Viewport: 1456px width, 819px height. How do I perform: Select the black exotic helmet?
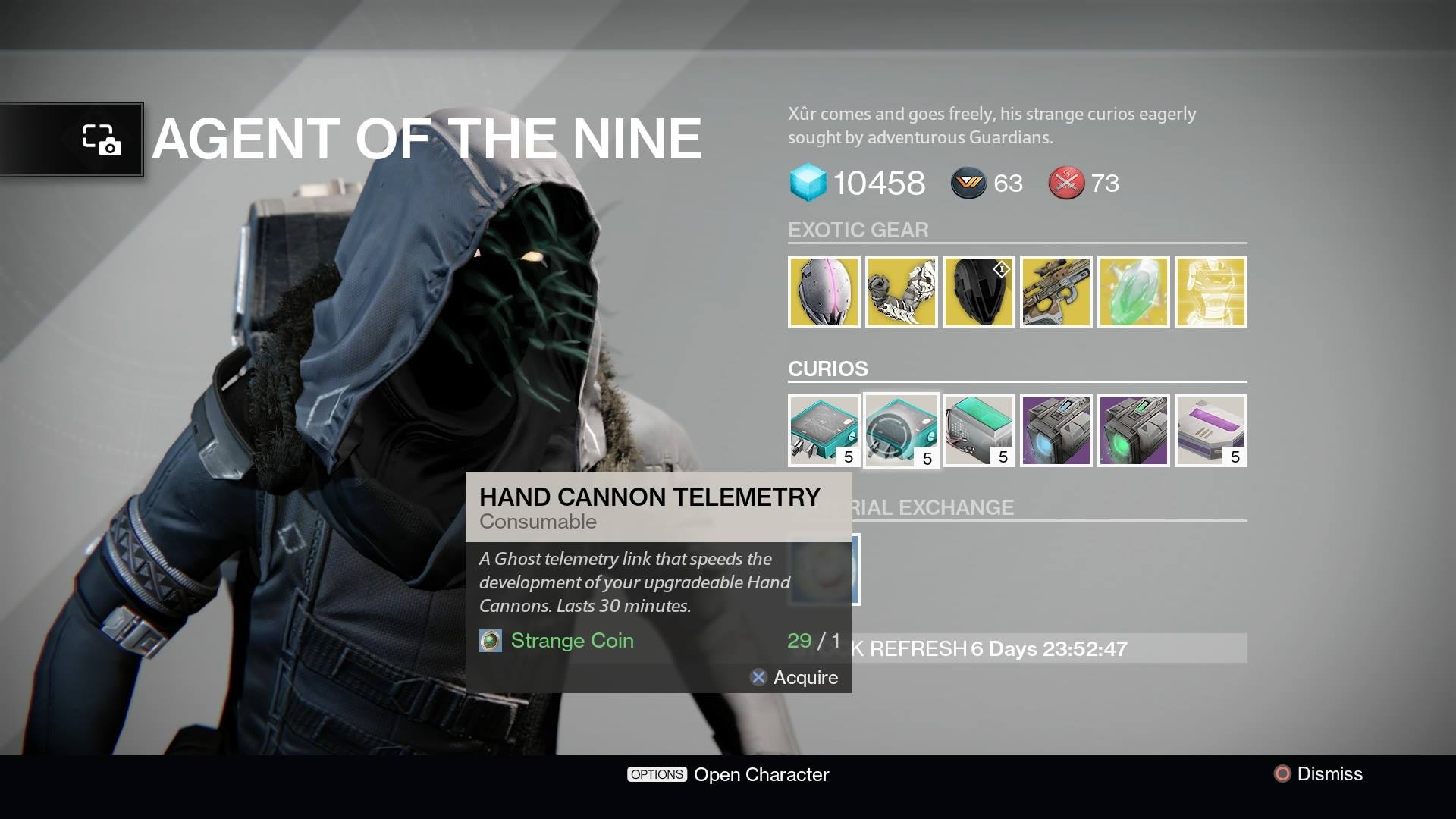(x=978, y=291)
